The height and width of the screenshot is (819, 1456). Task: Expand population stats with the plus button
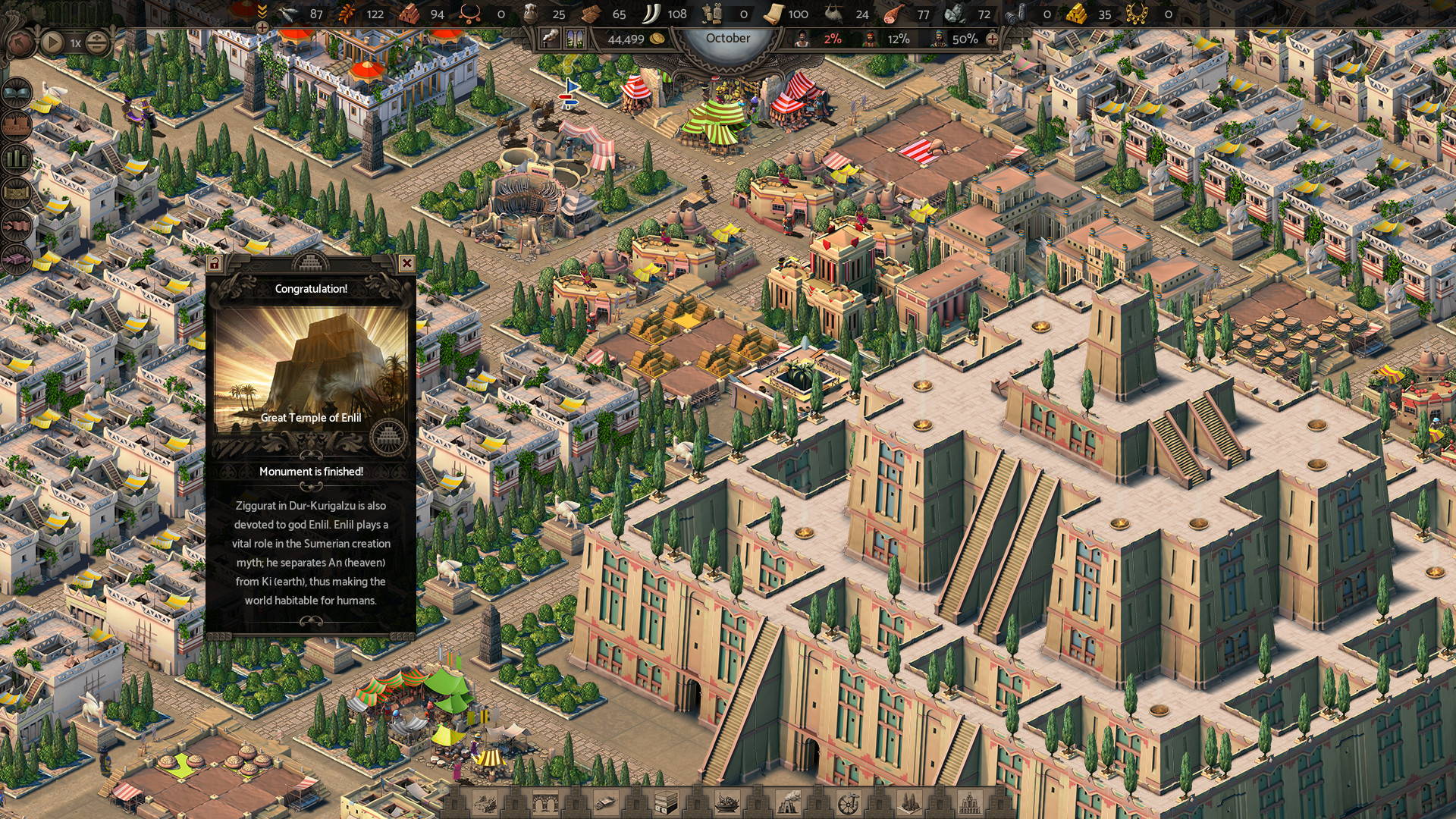pos(992,39)
